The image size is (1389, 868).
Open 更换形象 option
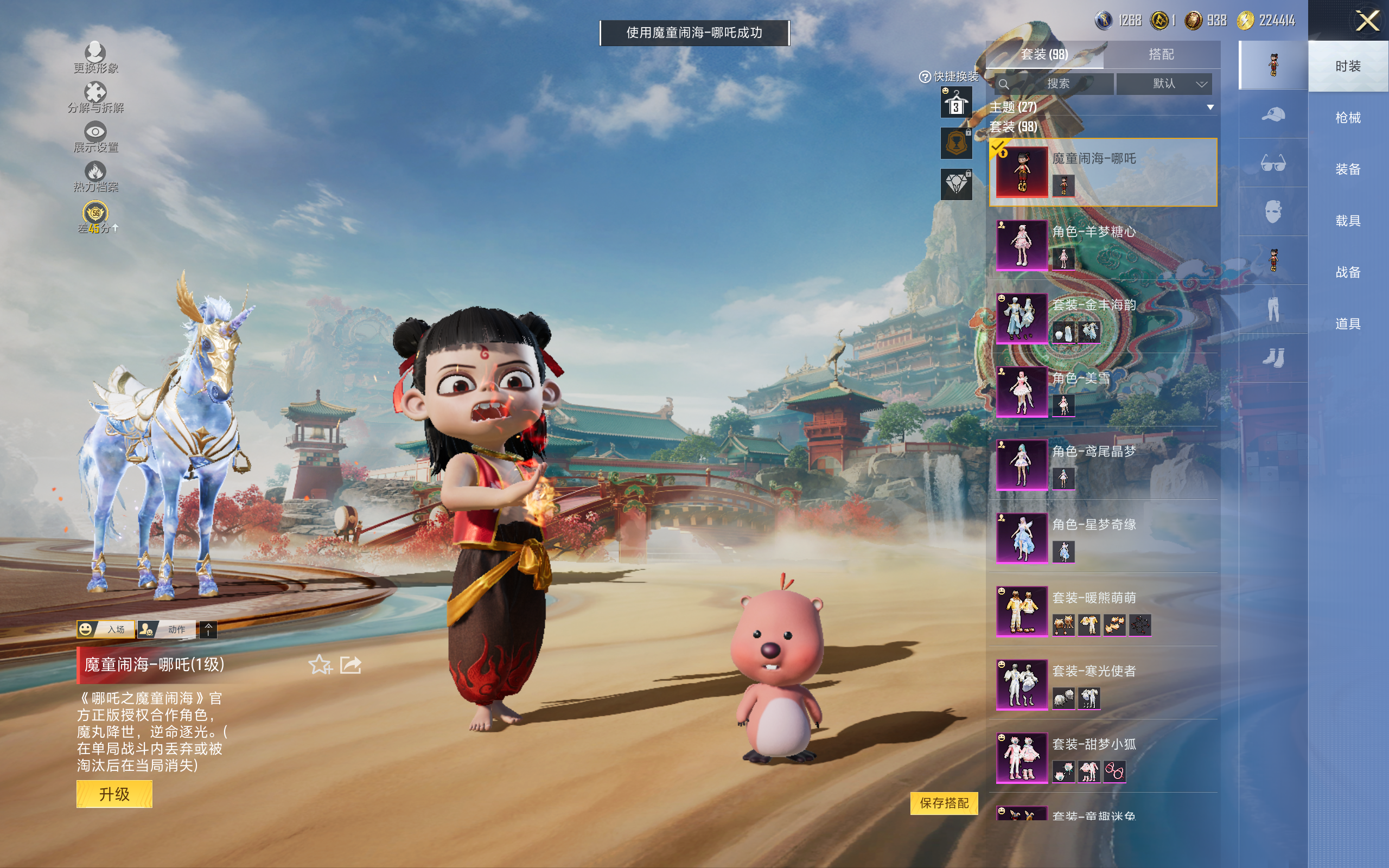tap(95, 58)
